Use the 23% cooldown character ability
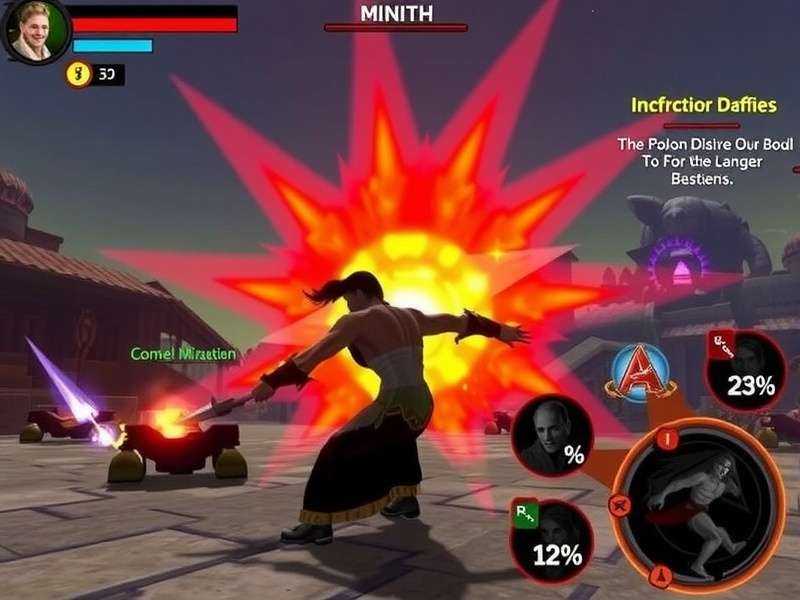800x600 pixels. click(745, 372)
